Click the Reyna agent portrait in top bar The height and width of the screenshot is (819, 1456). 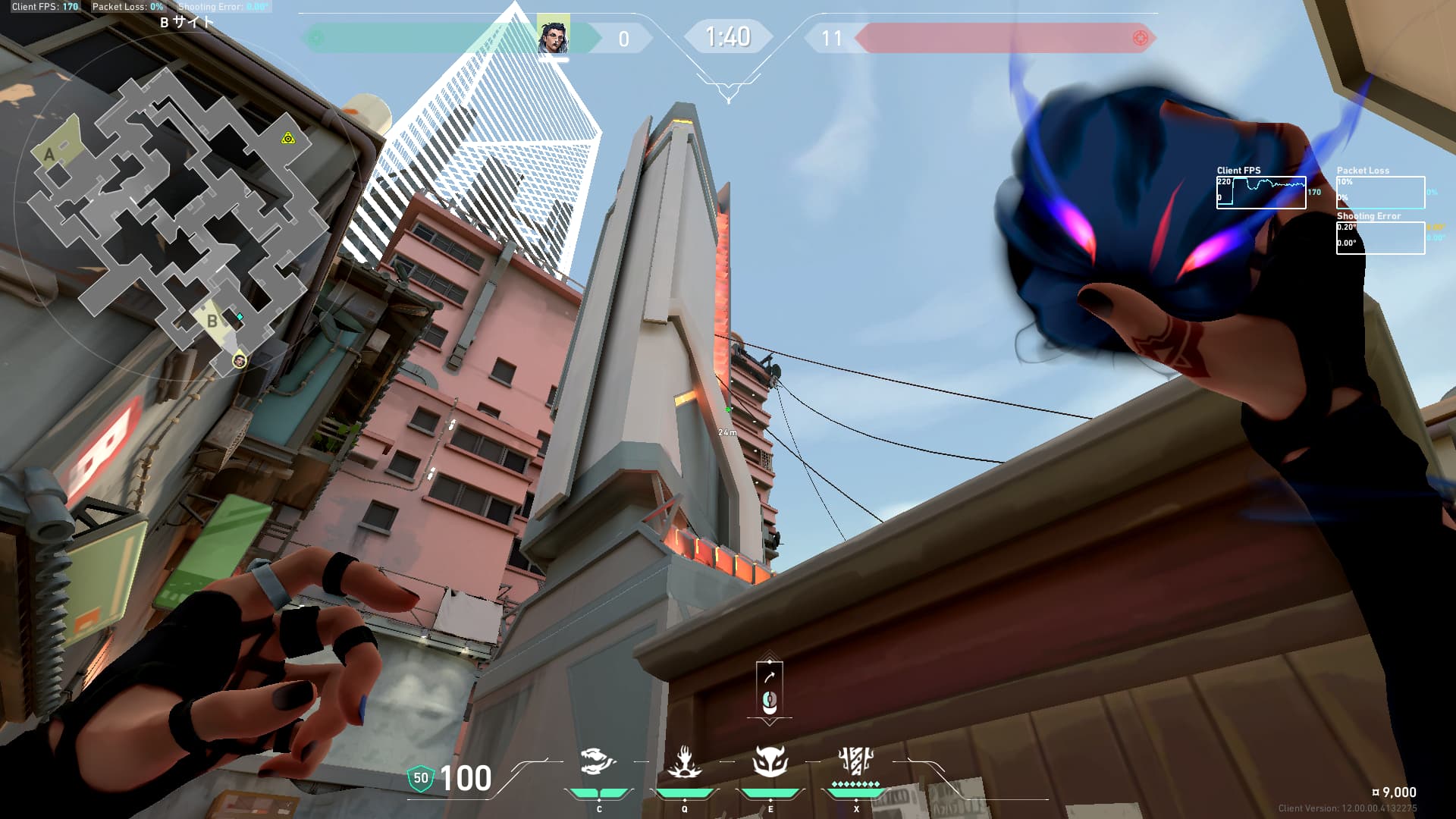click(553, 36)
